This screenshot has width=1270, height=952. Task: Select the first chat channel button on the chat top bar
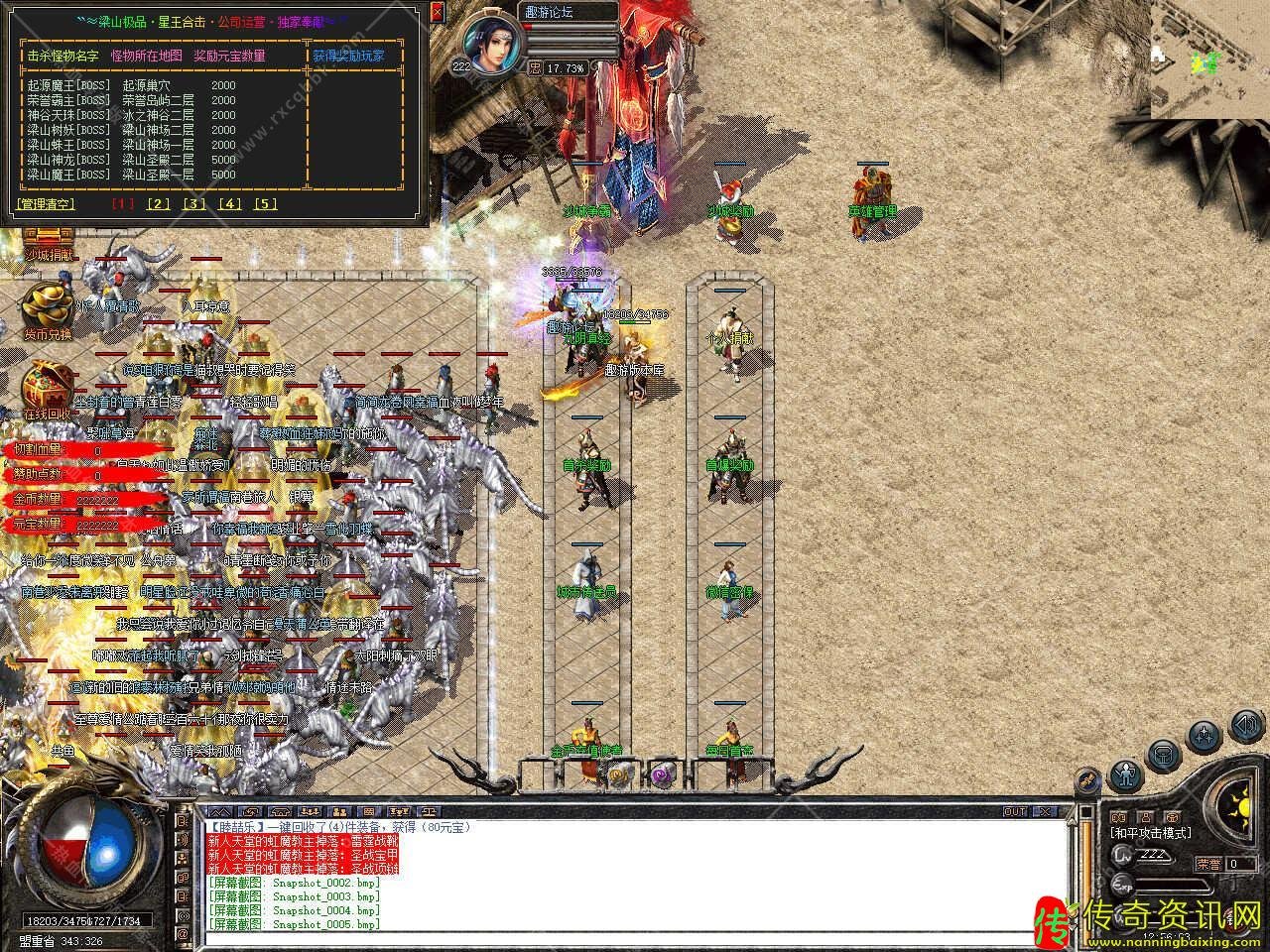point(217,811)
